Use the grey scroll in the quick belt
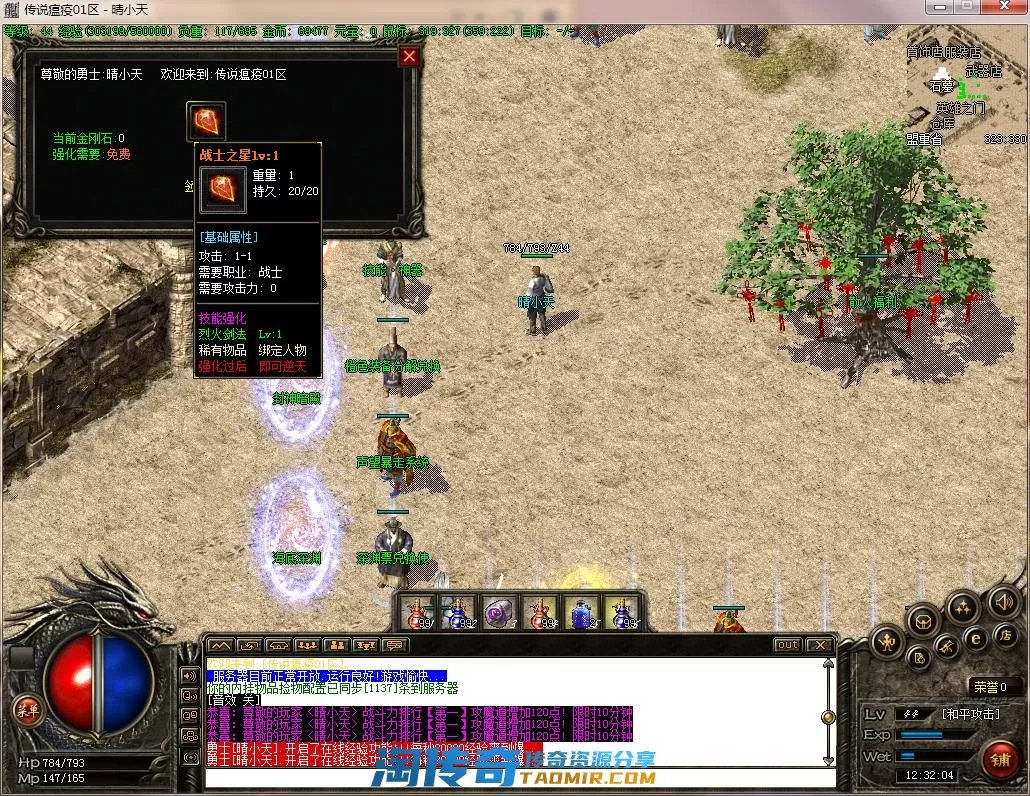This screenshot has height=796, width=1030. pyautogui.click(x=498, y=613)
